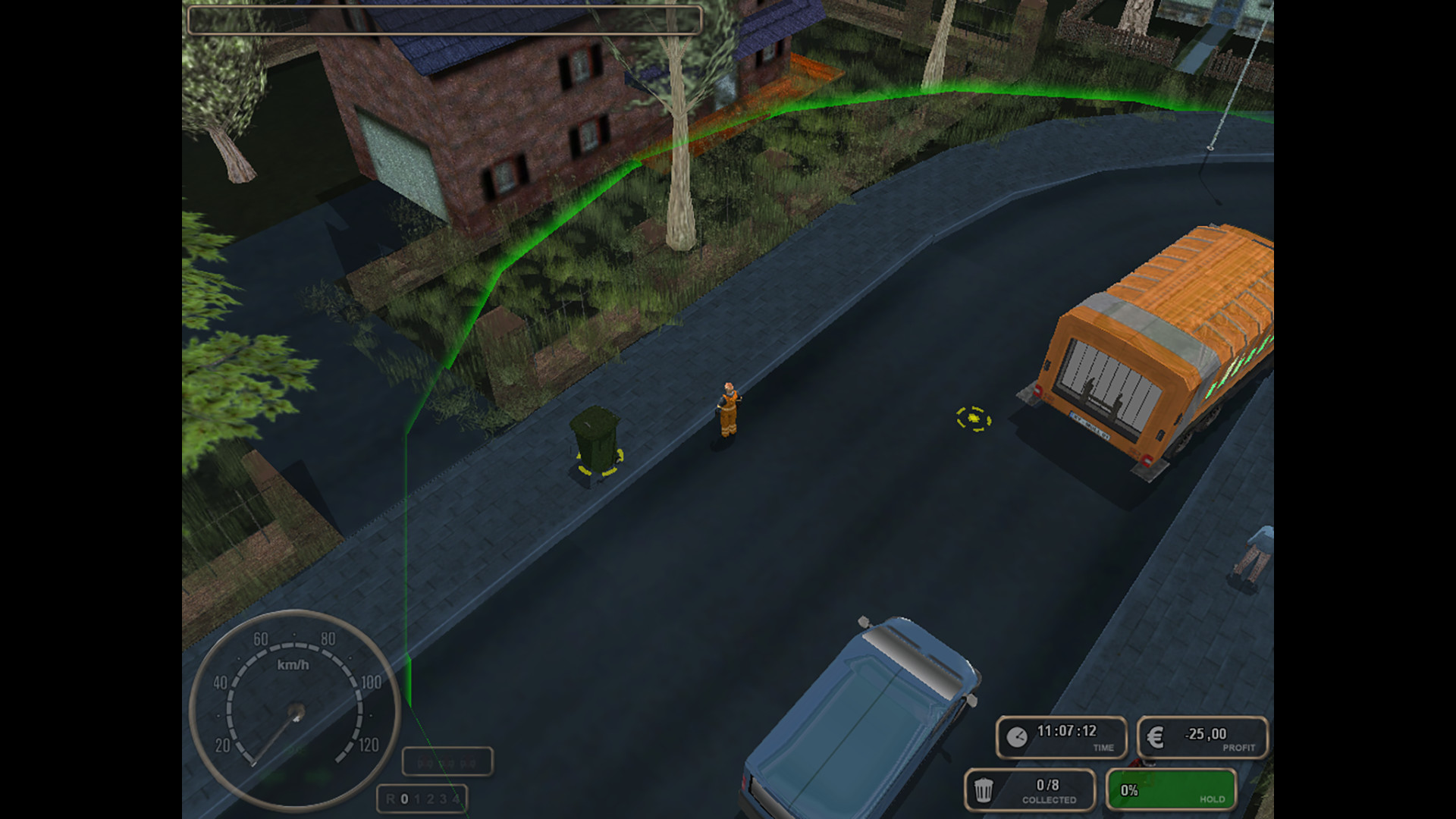Click the euro symbol on the PROFIT panel
The width and height of the screenshot is (1456, 819).
click(x=1154, y=734)
